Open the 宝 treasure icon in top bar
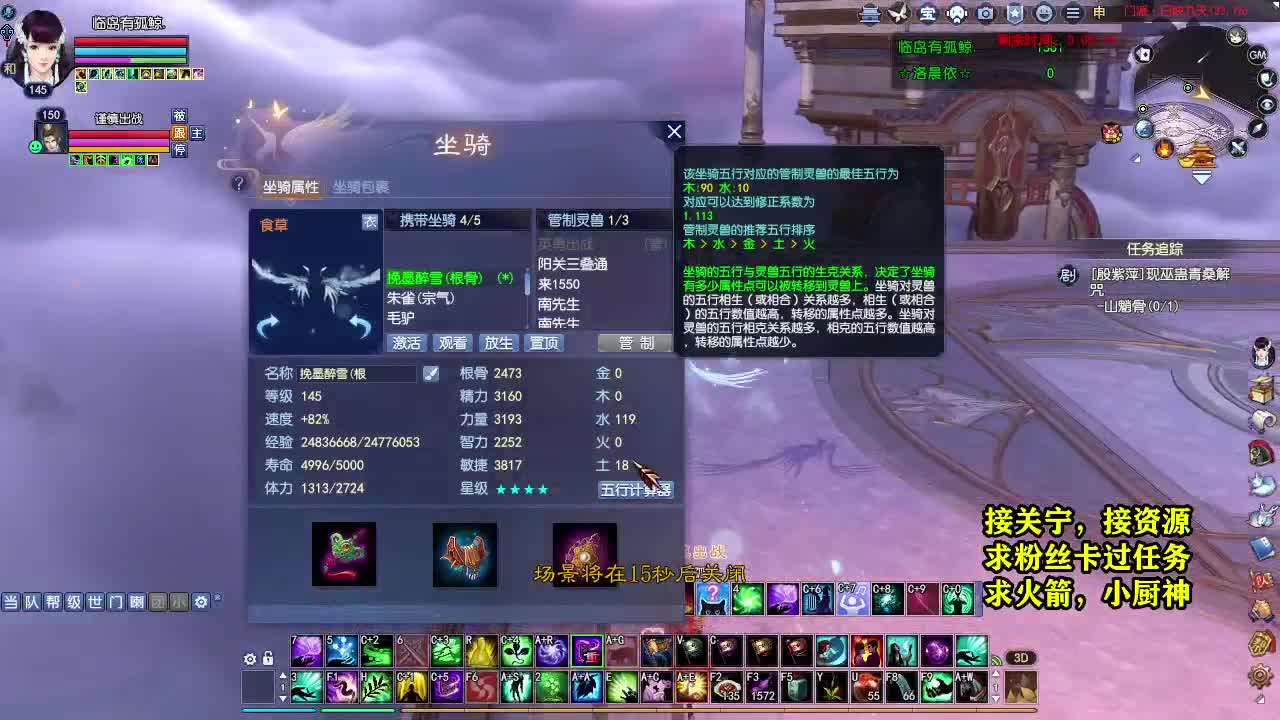Screen dimensions: 1280x720 [x=928, y=13]
